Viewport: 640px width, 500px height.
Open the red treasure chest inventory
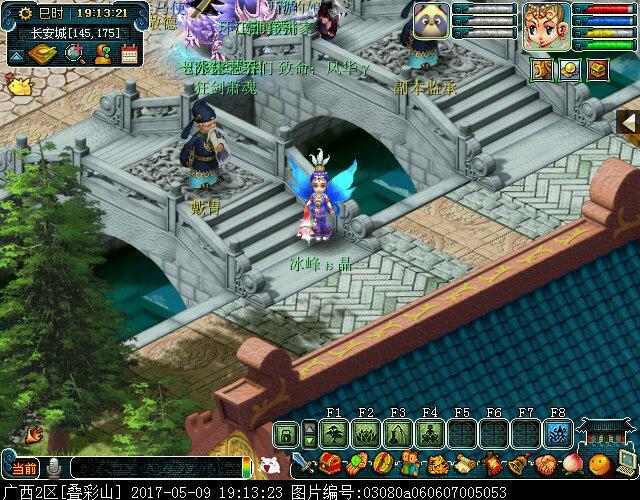(329, 465)
